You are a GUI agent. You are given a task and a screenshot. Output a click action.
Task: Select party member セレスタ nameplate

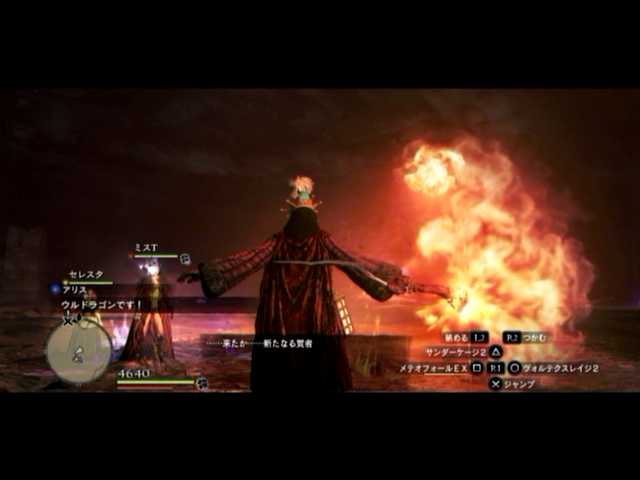(x=84, y=273)
